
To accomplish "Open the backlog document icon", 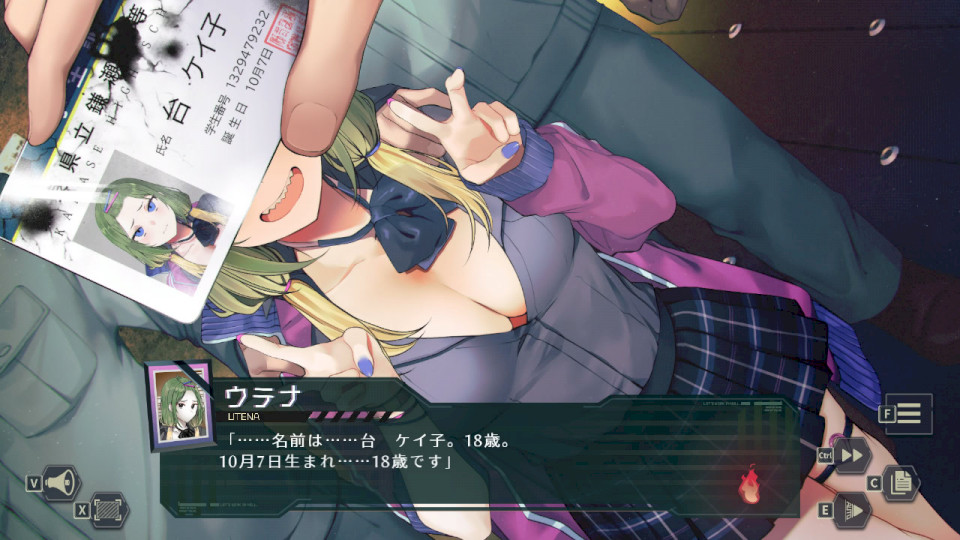I will [x=900, y=483].
